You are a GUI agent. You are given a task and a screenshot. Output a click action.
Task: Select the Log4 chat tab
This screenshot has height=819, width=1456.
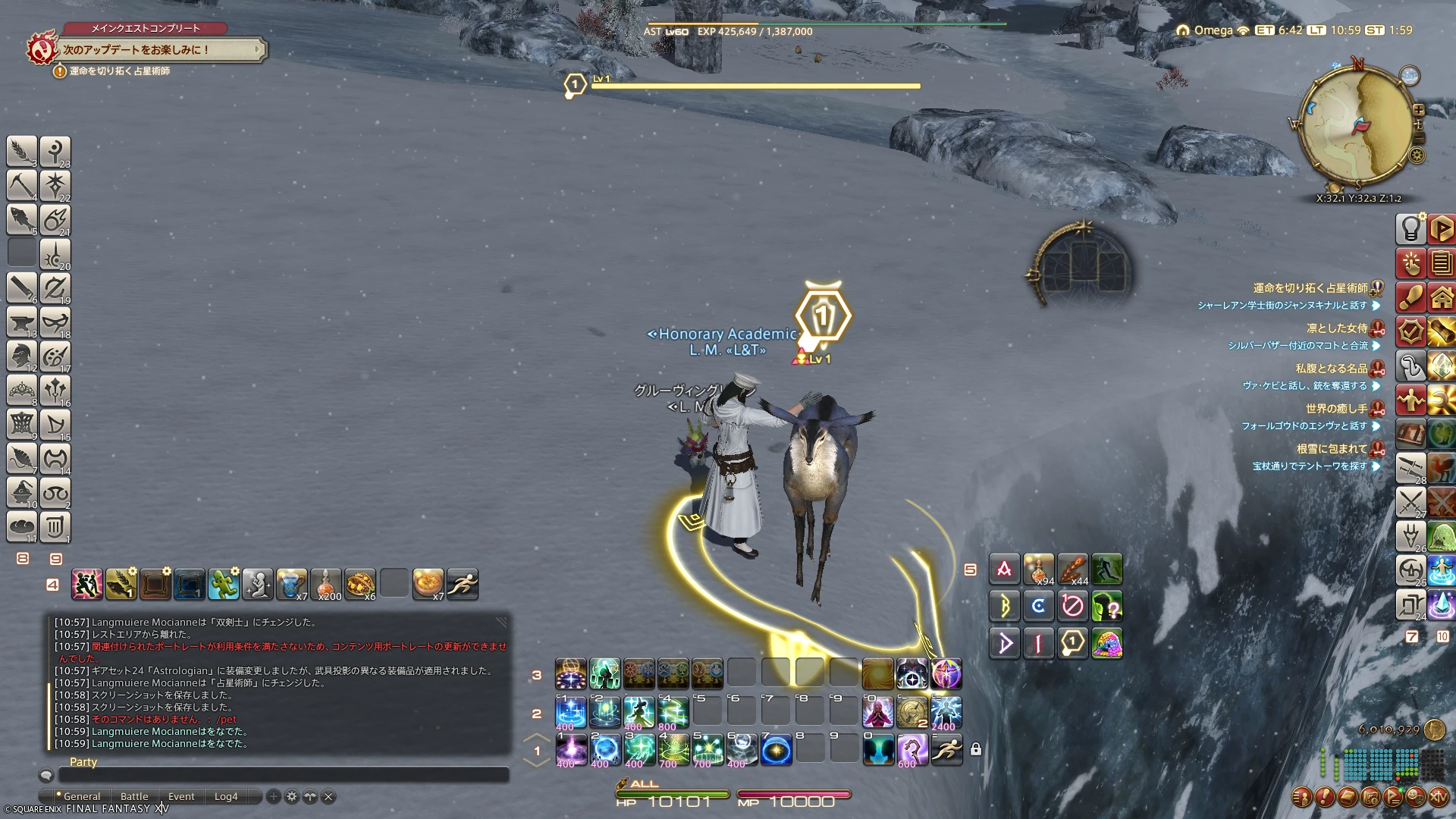(226, 796)
